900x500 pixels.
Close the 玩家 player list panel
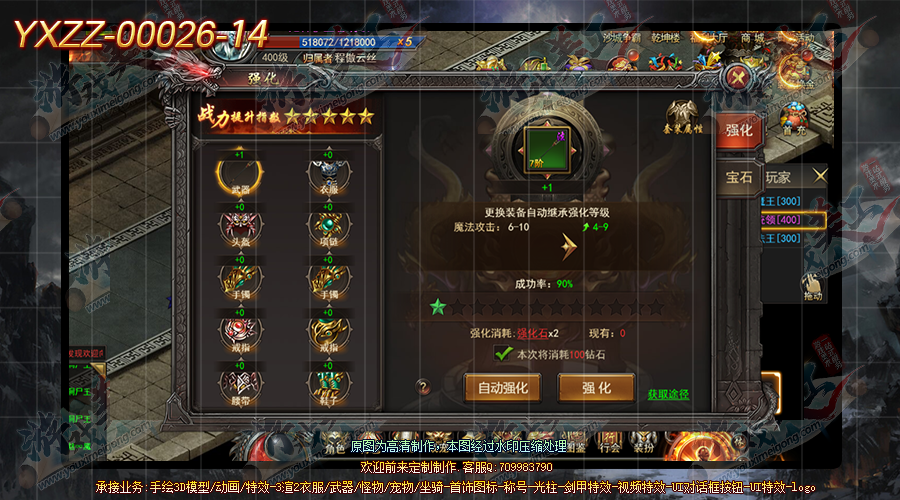820,176
